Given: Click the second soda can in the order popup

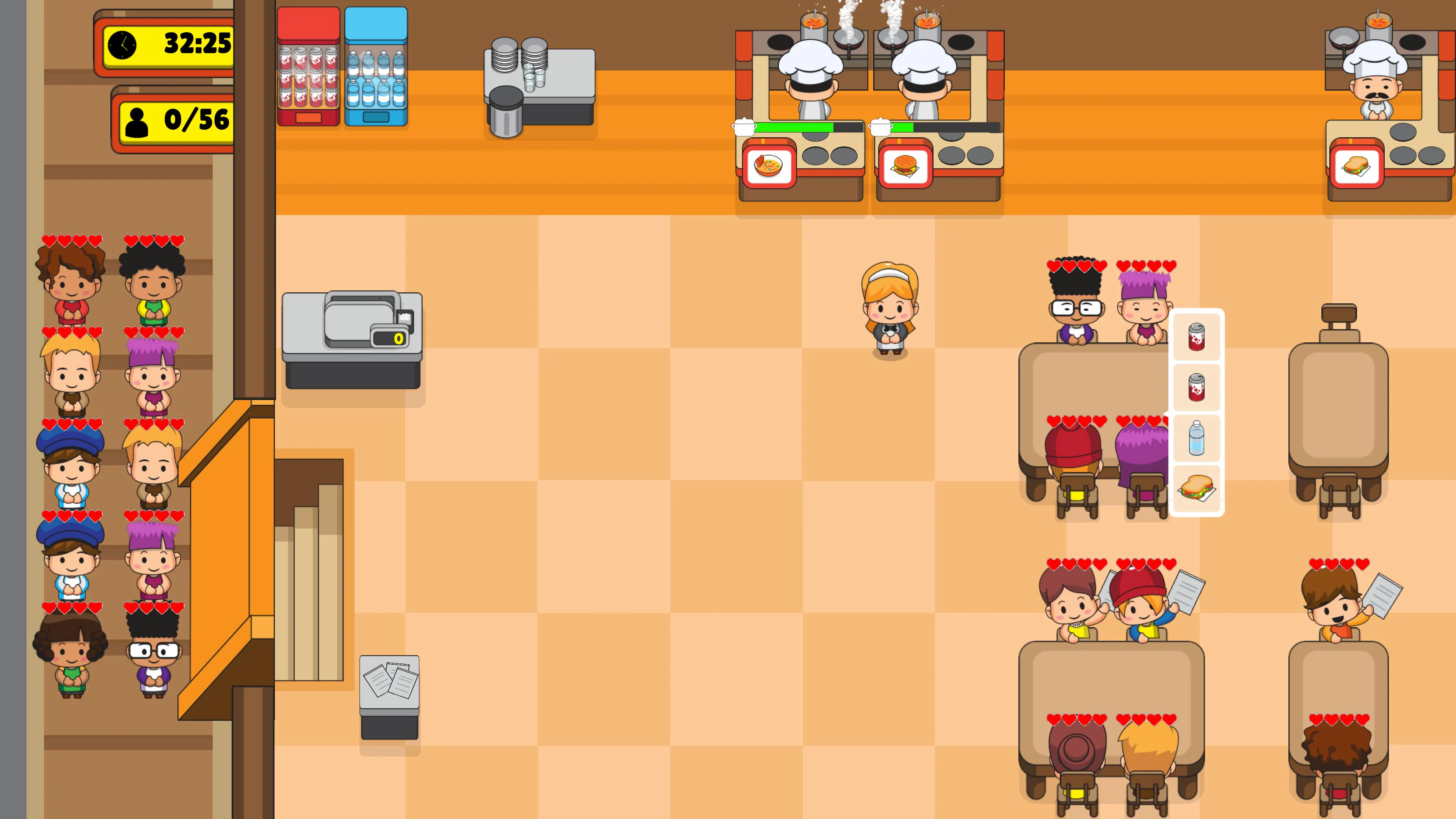Looking at the screenshot, I should 1197,388.
